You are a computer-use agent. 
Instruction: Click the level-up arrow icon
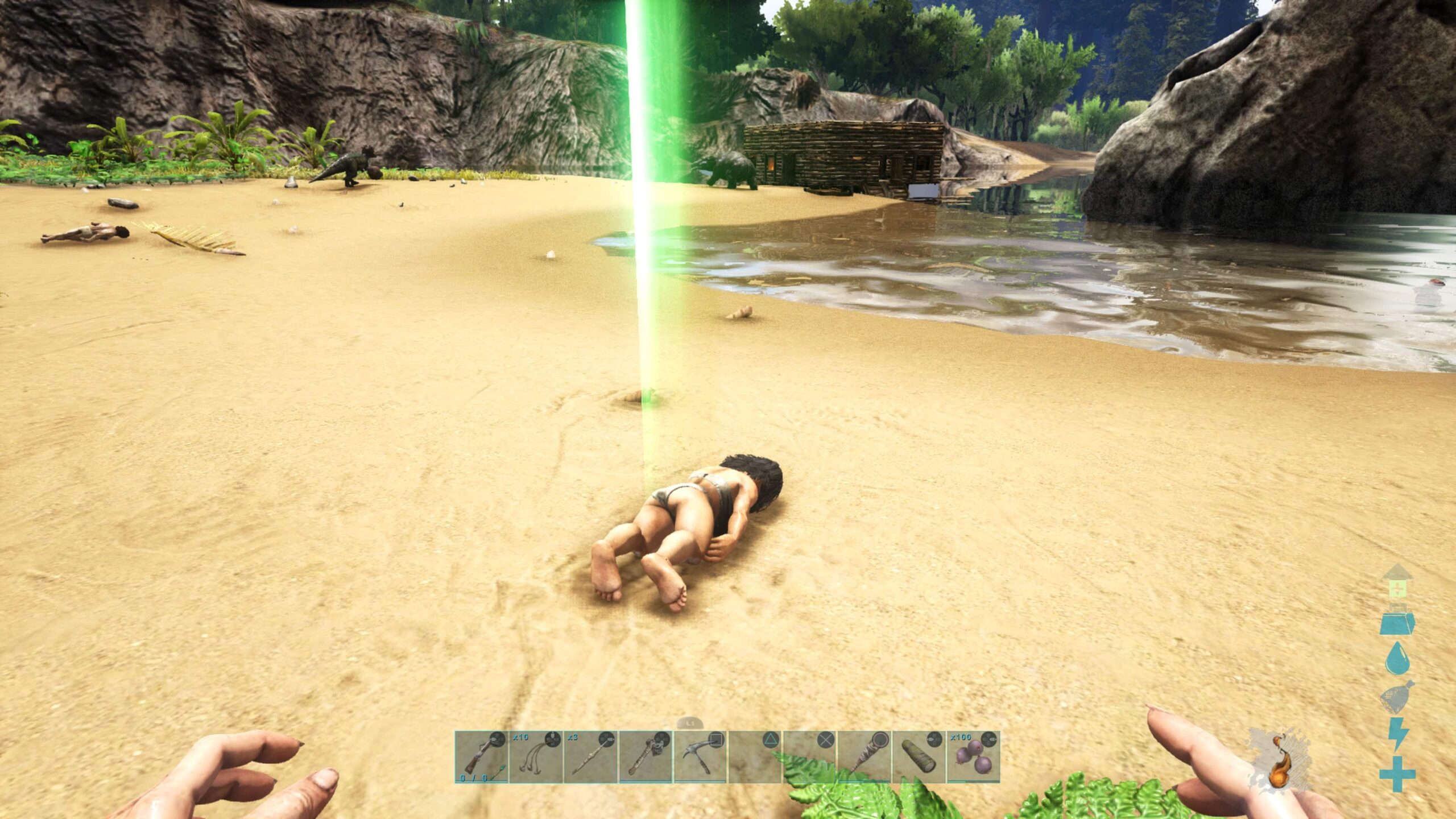1398,581
